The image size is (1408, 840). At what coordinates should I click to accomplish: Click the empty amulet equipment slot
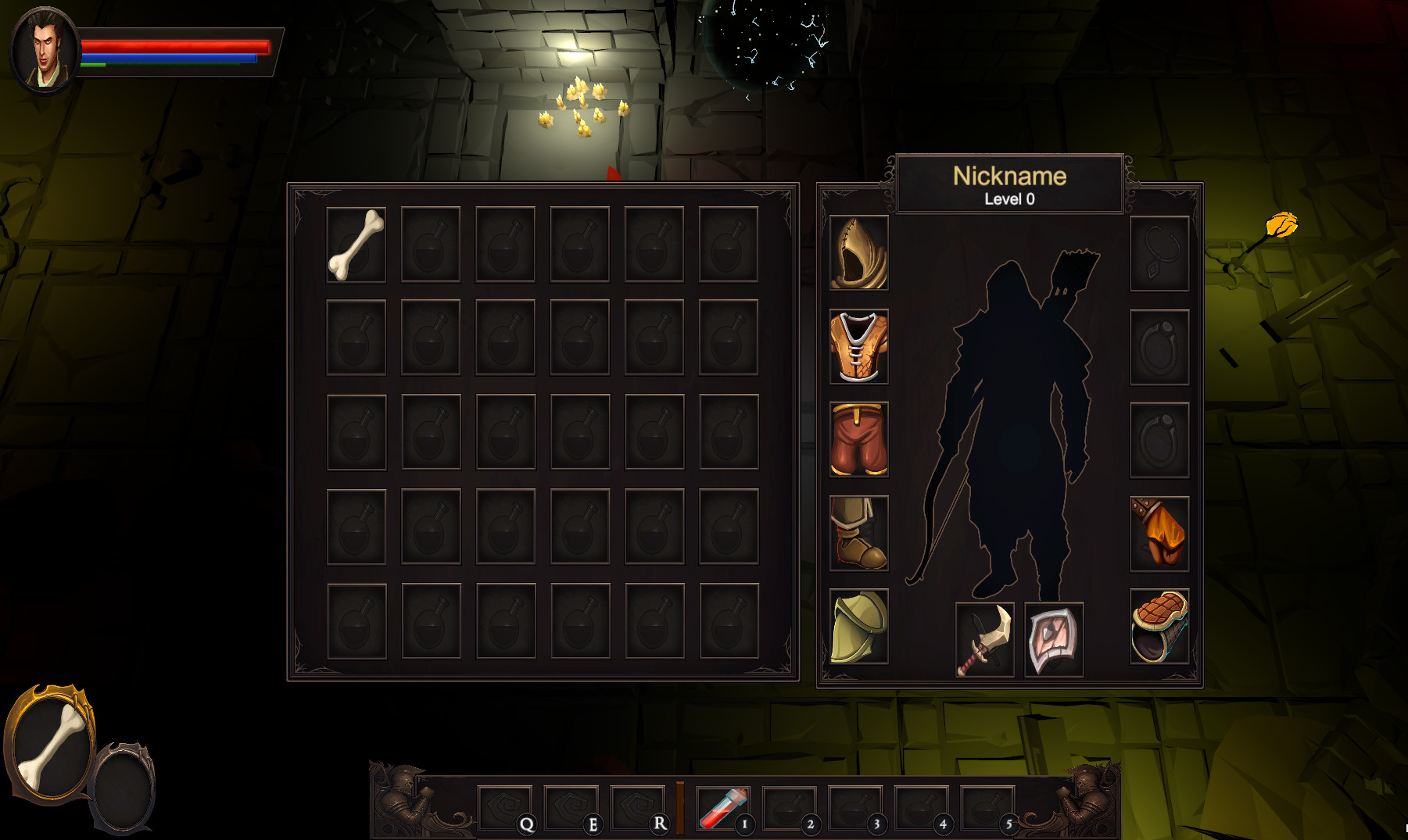[x=1159, y=253]
